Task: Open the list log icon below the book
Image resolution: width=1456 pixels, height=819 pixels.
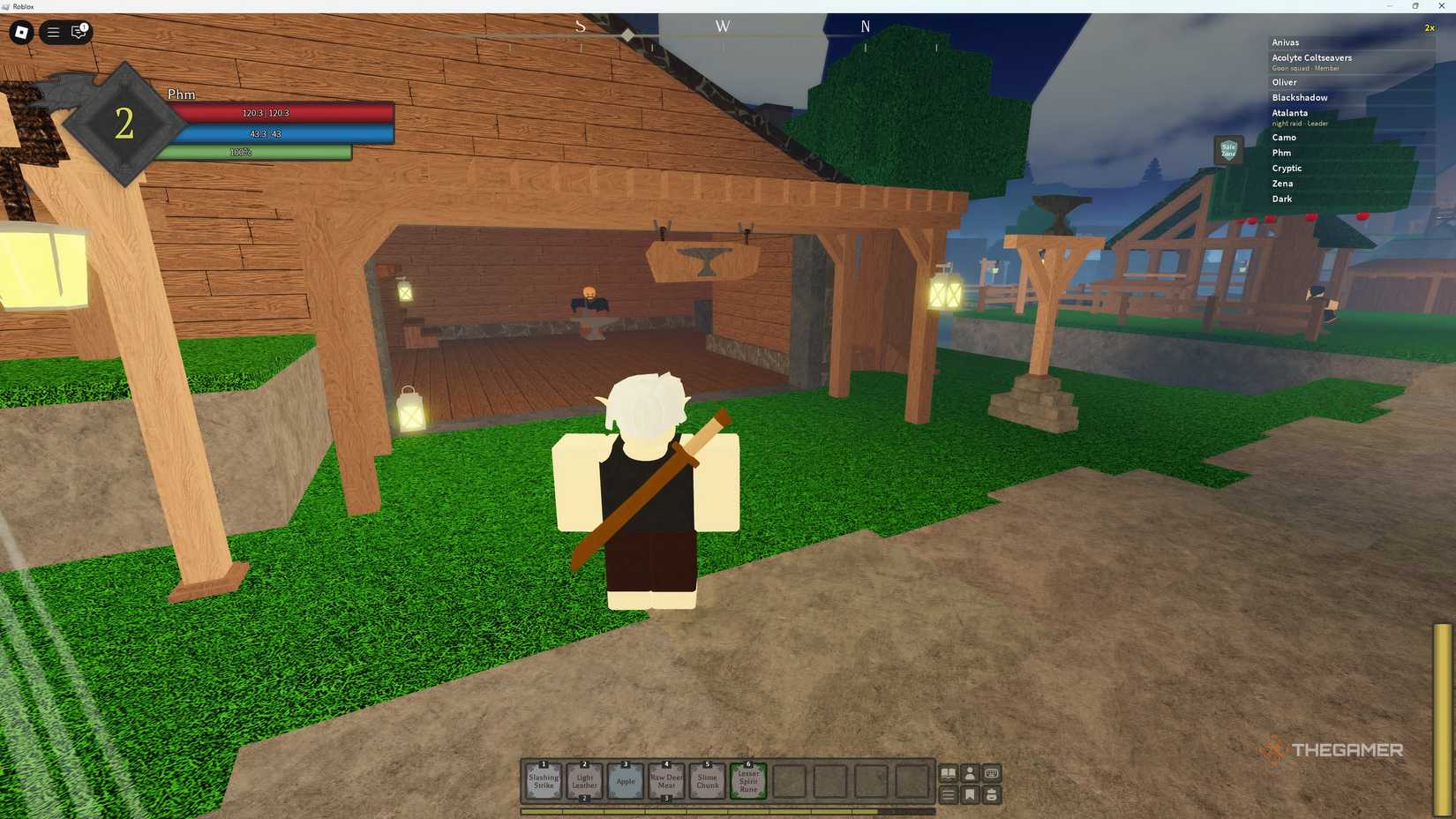Action: click(x=949, y=794)
